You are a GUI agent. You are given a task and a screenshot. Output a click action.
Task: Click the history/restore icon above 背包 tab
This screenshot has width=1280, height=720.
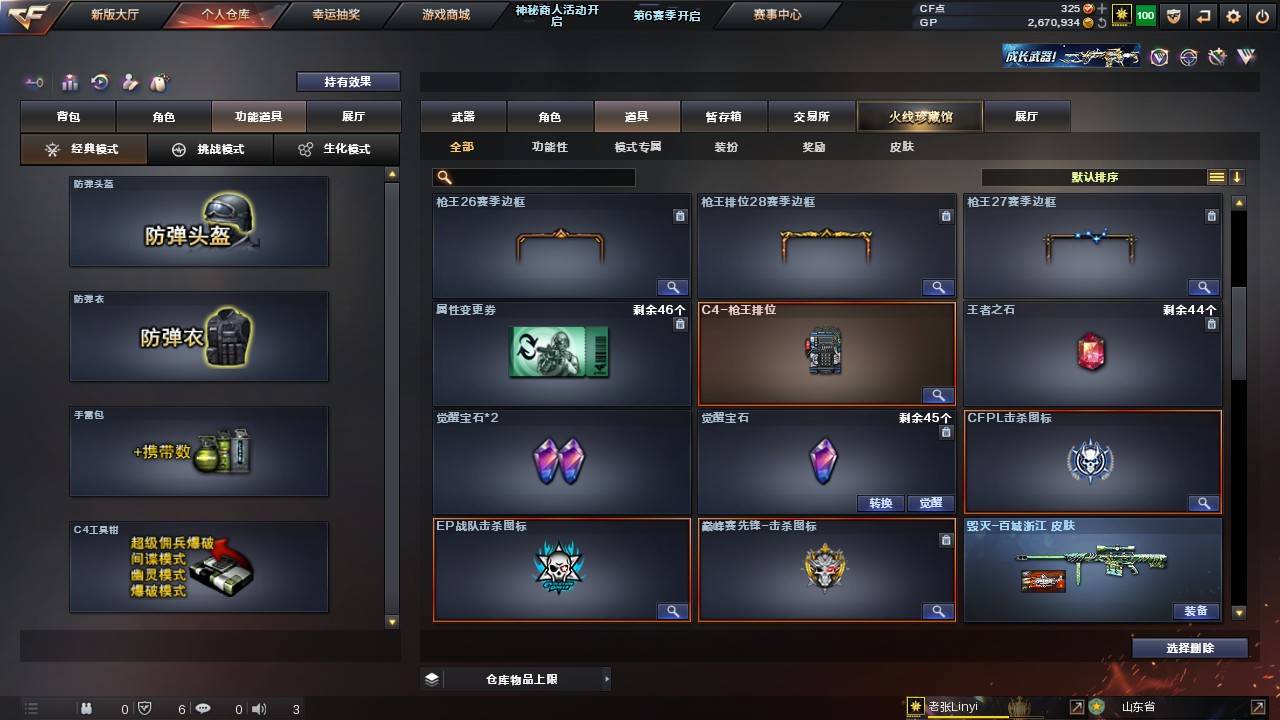click(x=99, y=82)
